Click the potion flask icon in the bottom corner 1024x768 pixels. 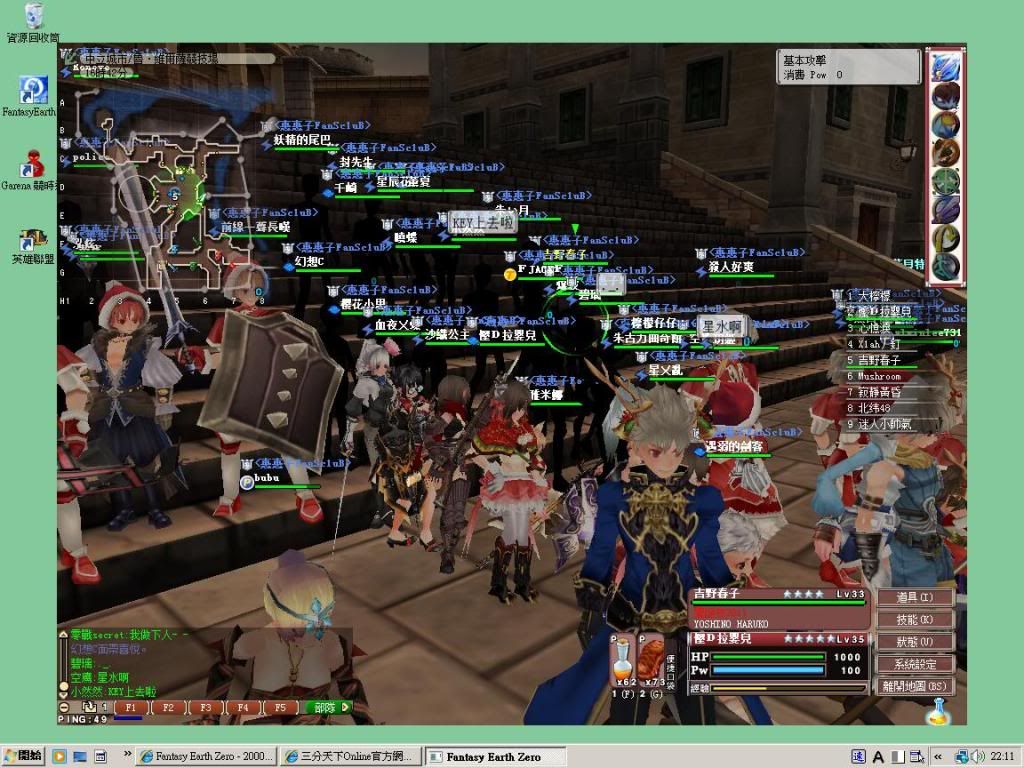[938, 711]
